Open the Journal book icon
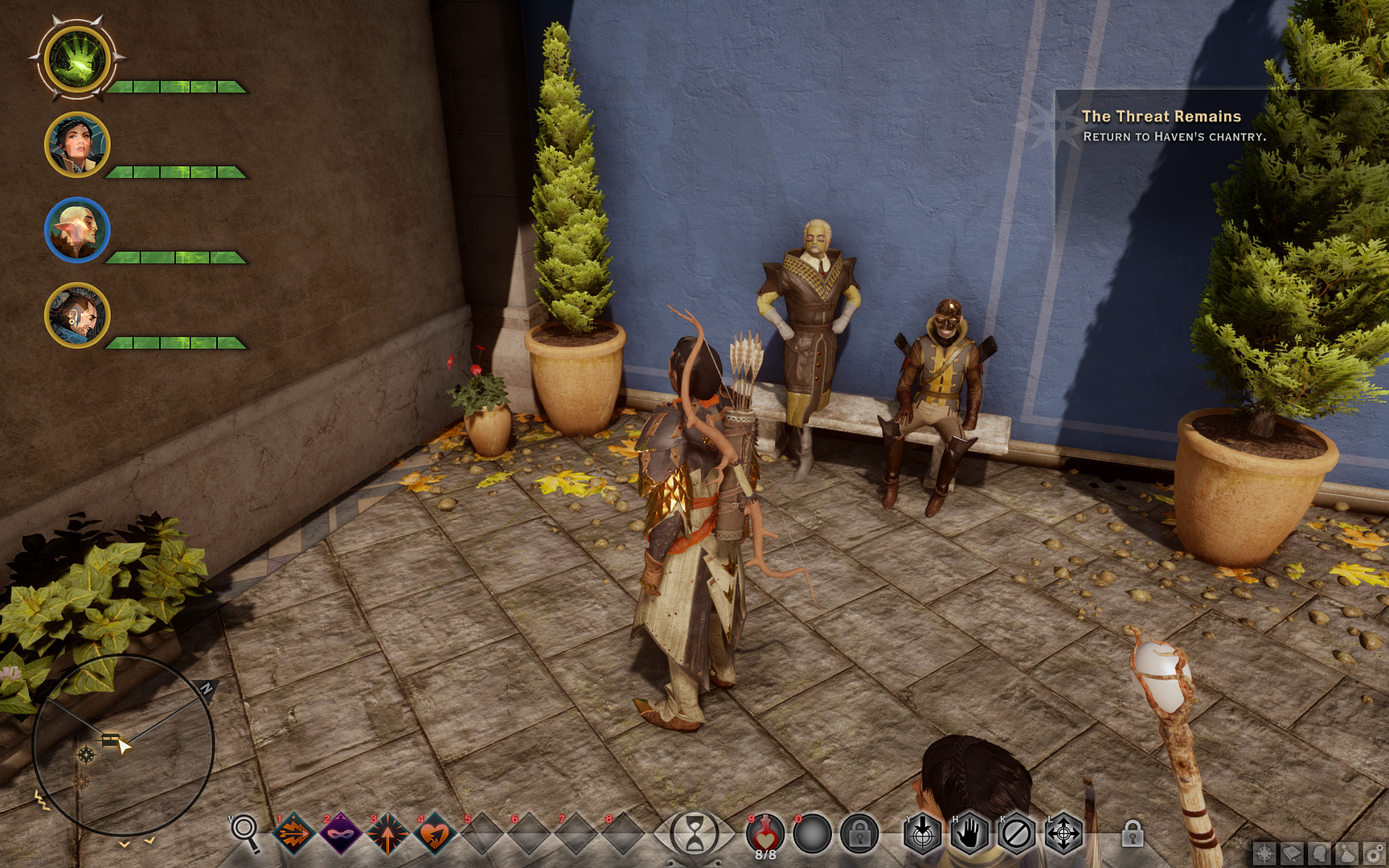The width and height of the screenshot is (1389, 868). point(1292,853)
